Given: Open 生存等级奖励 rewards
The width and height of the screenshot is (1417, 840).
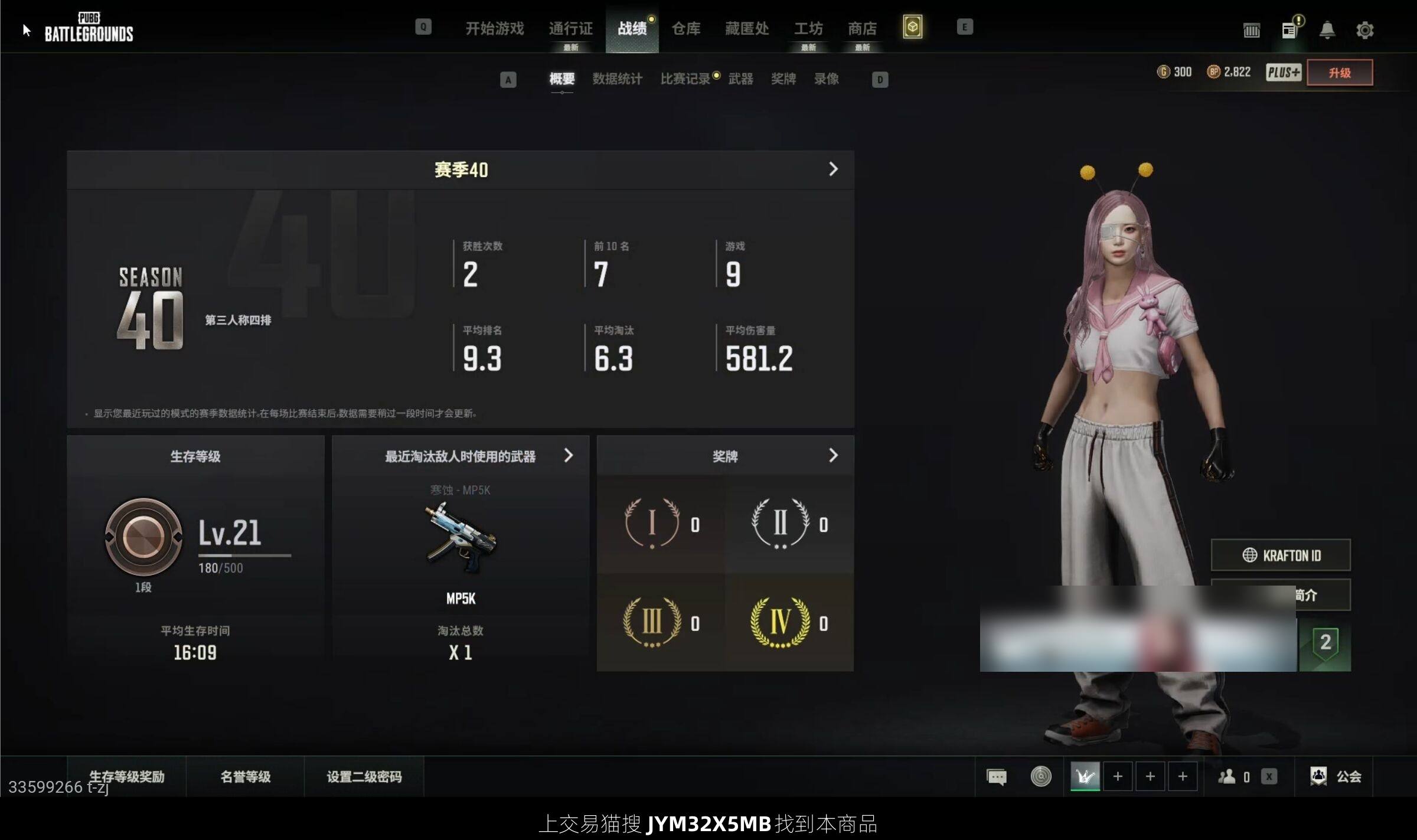Looking at the screenshot, I should tap(126, 776).
